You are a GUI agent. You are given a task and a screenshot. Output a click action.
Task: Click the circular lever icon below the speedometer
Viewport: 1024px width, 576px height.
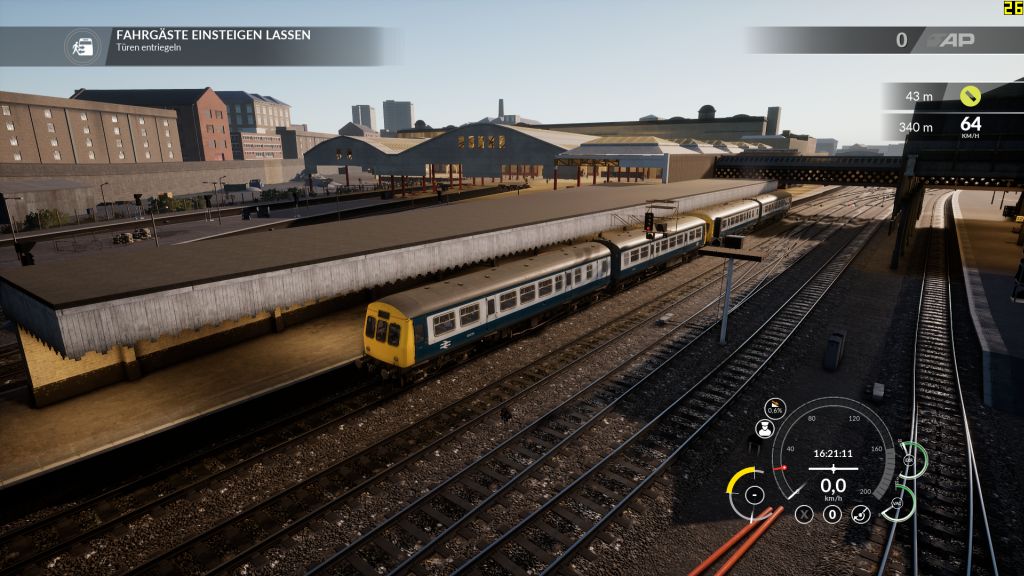coord(860,514)
